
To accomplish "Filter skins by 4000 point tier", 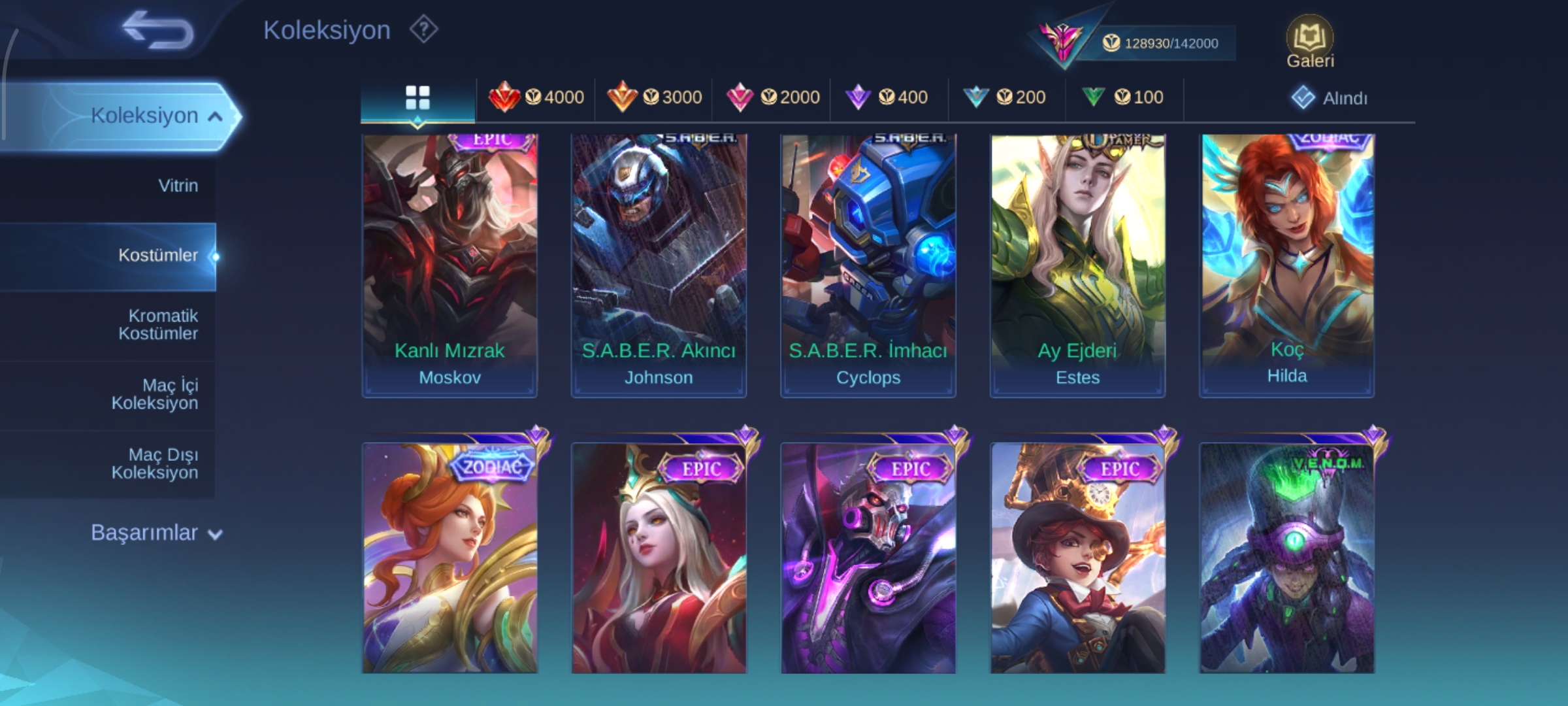I will (x=536, y=97).
